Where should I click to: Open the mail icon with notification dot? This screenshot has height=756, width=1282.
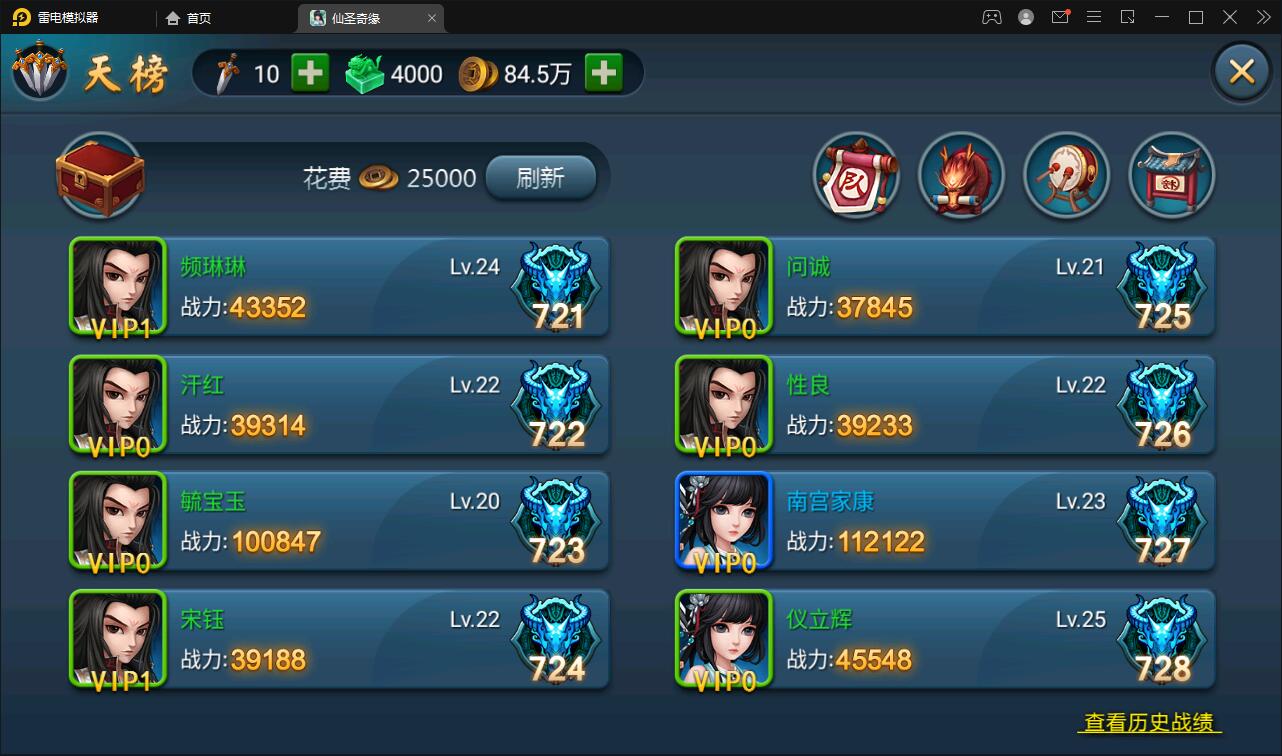(1060, 17)
